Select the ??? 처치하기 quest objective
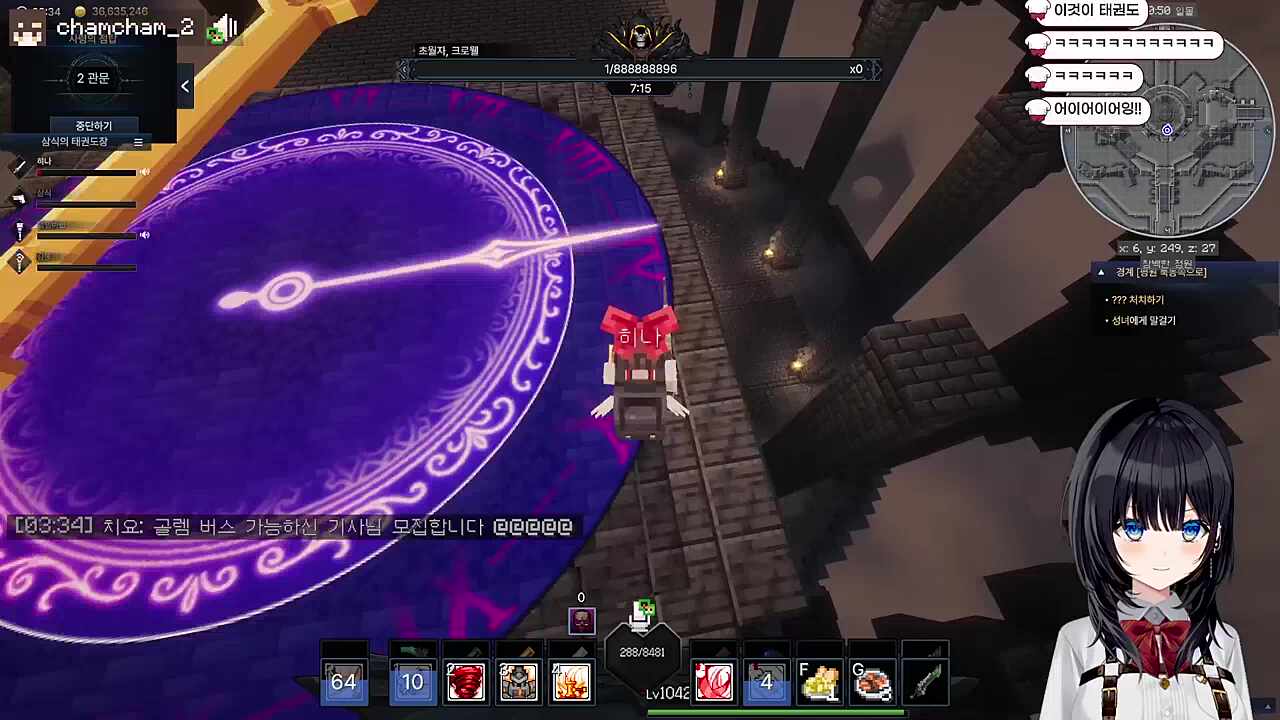The width and height of the screenshot is (1280, 720). [1137, 300]
